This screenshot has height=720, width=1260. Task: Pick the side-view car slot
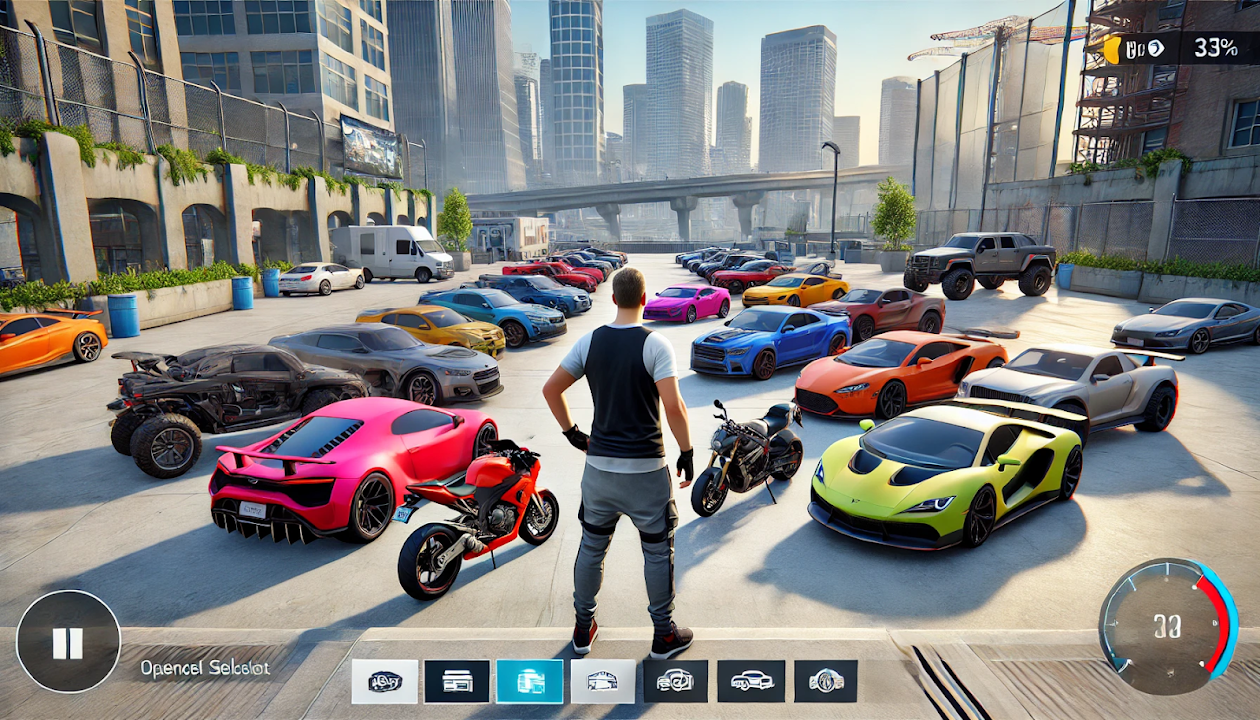coord(751,681)
